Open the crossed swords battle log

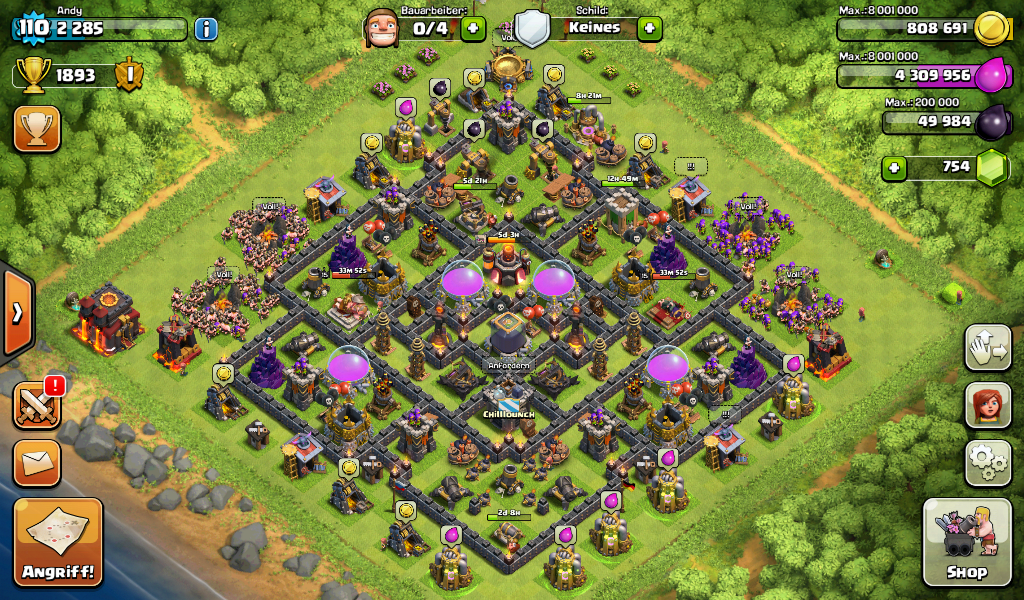[x=37, y=405]
